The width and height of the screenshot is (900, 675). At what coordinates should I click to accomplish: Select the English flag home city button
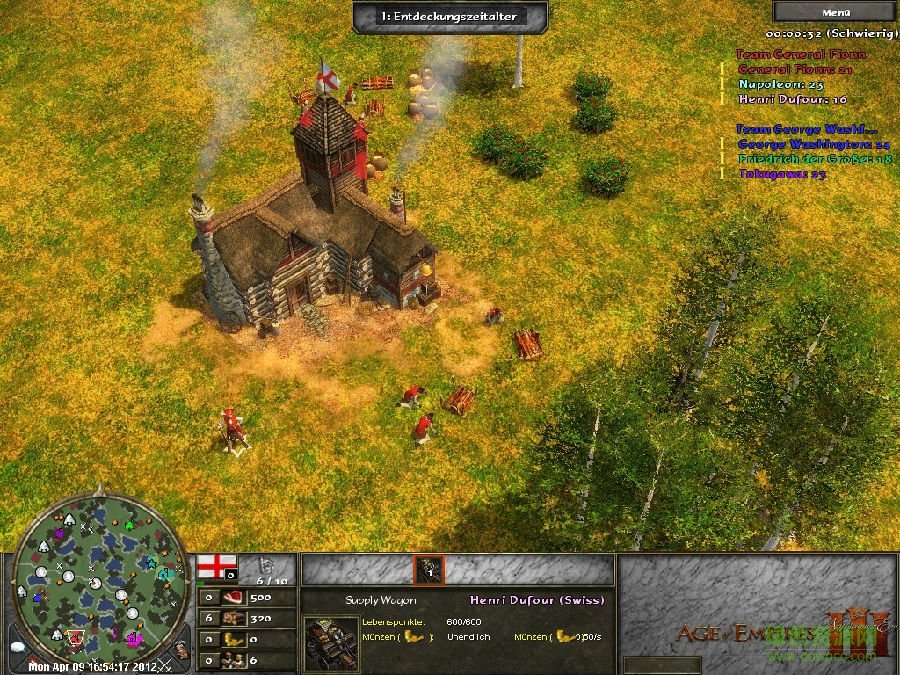click(x=216, y=567)
